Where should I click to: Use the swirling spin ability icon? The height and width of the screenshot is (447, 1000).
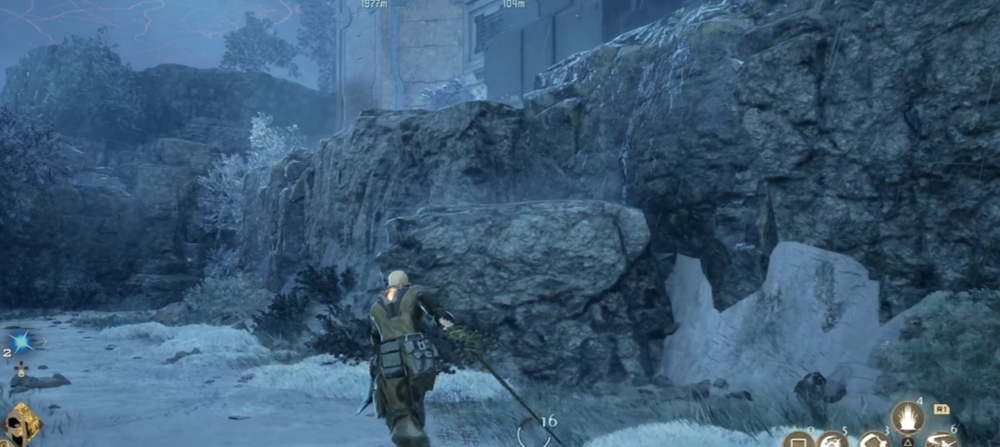point(834,441)
